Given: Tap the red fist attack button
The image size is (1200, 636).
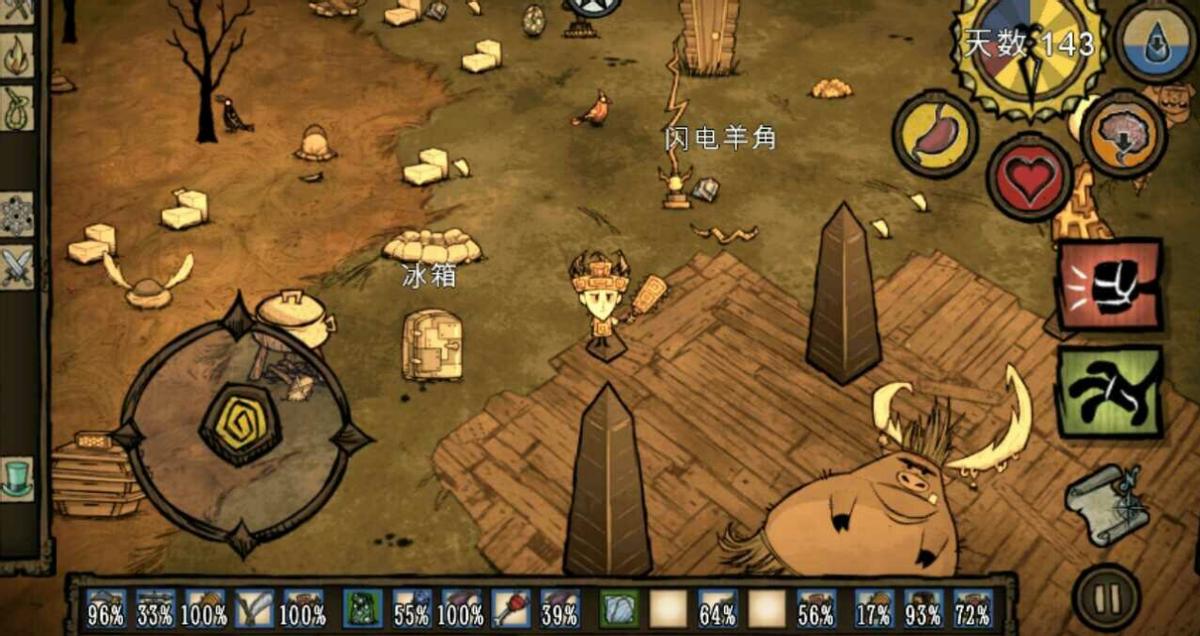Looking at the screenshot, I should [1110, 285].
